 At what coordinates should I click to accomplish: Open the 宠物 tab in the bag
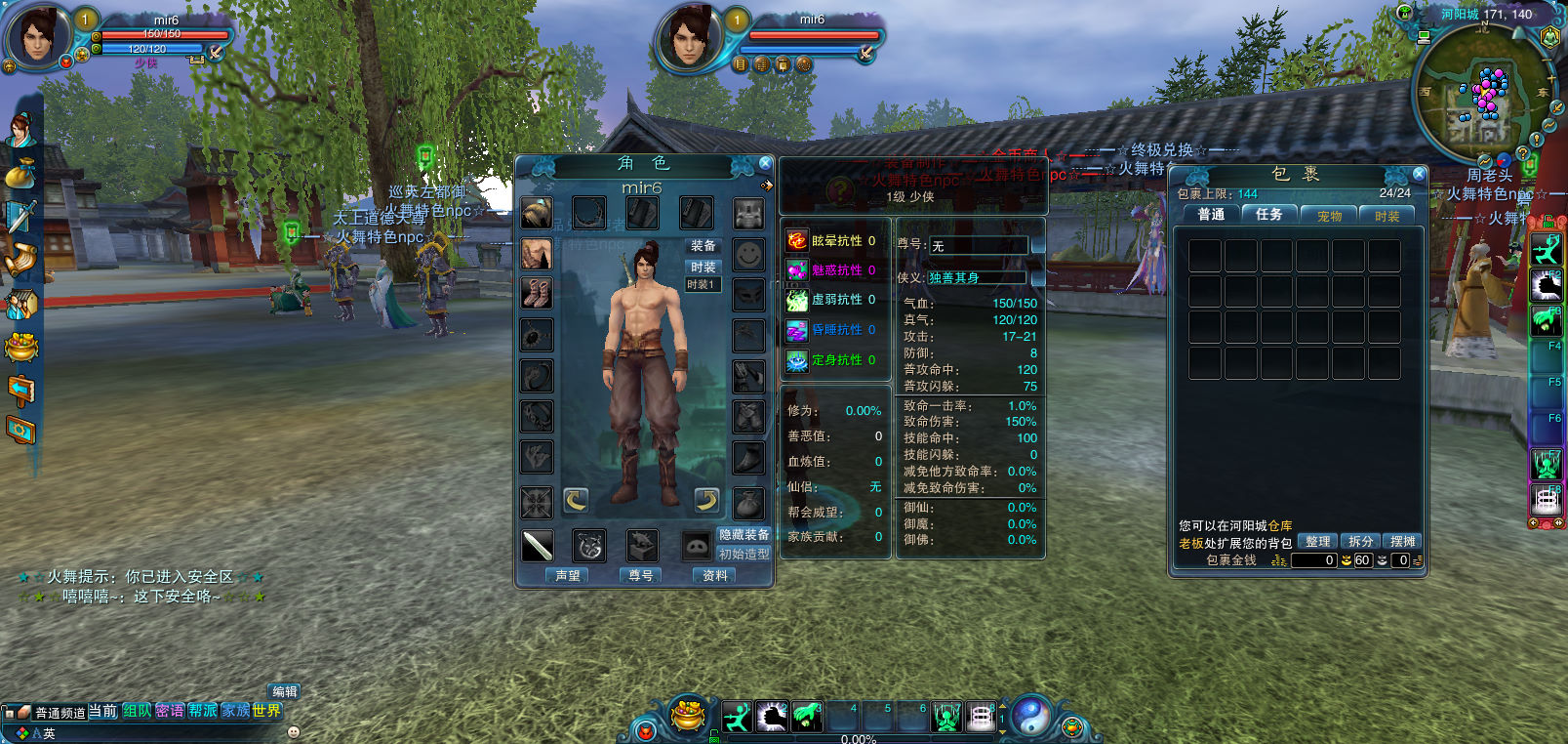tap(1329, 216)
